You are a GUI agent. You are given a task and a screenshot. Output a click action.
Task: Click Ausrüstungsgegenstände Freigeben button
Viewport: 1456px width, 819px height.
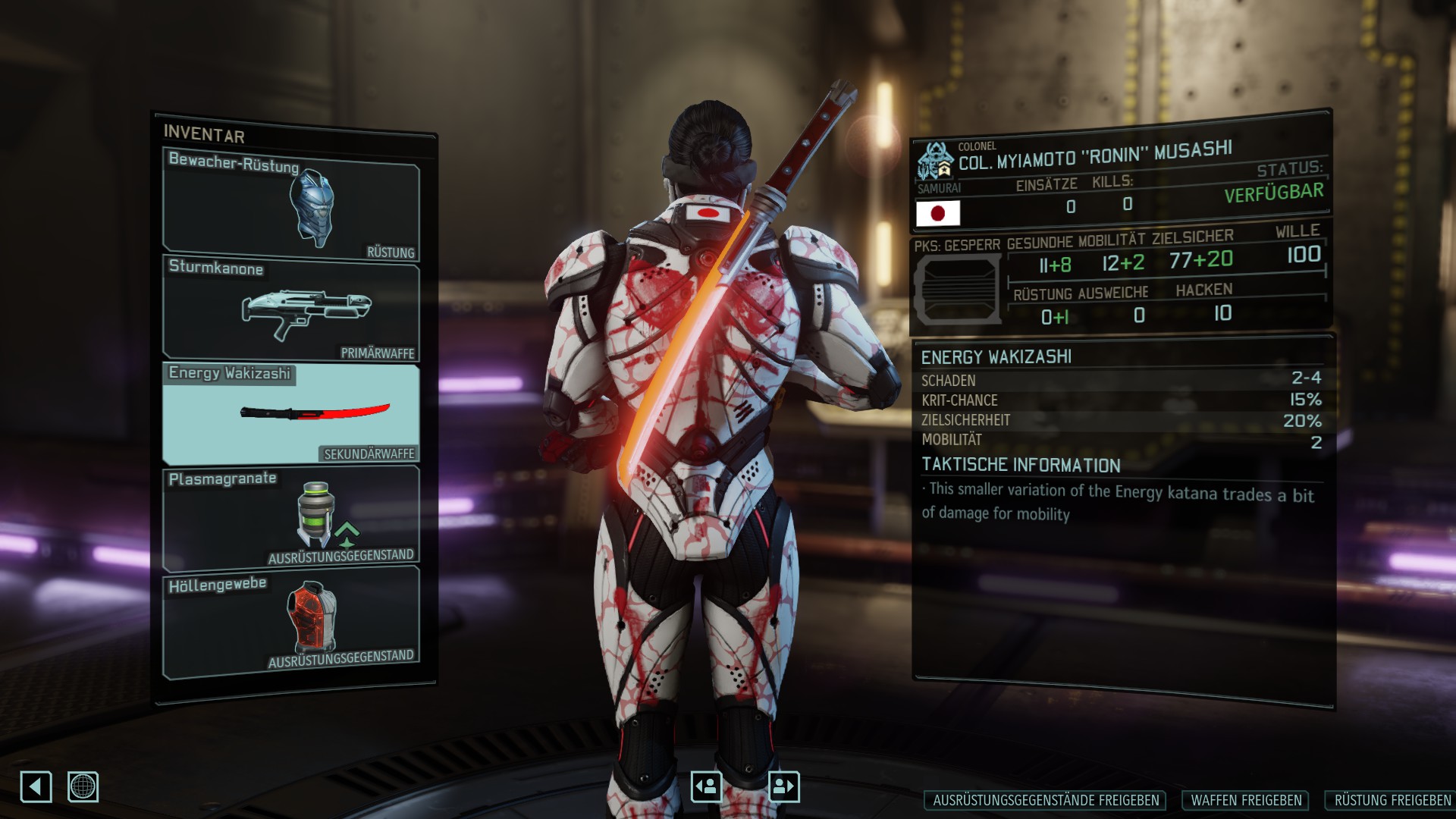pyautogui.click(x=1046, y=800)
